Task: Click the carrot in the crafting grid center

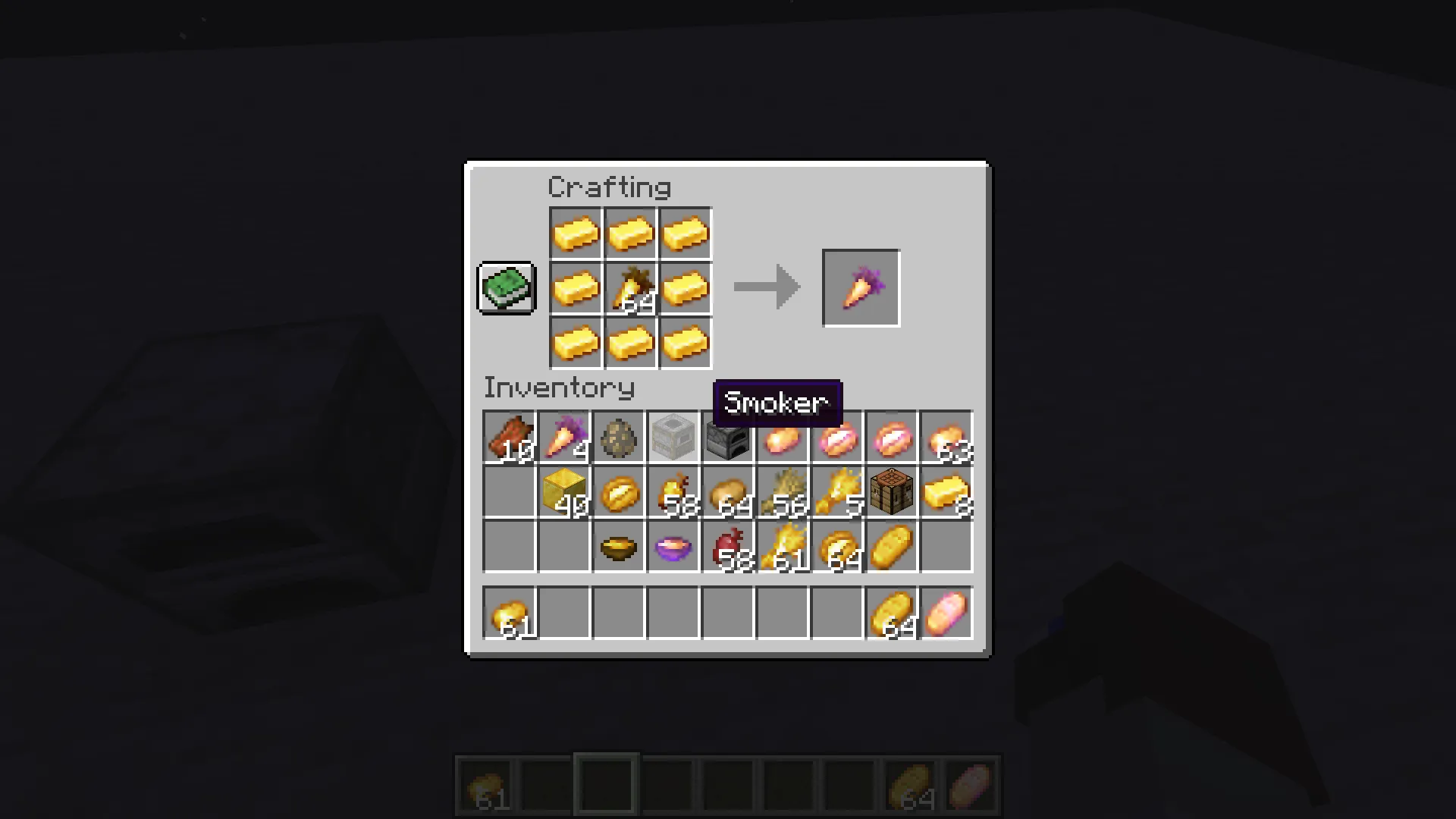Action: tap(630, 287)
